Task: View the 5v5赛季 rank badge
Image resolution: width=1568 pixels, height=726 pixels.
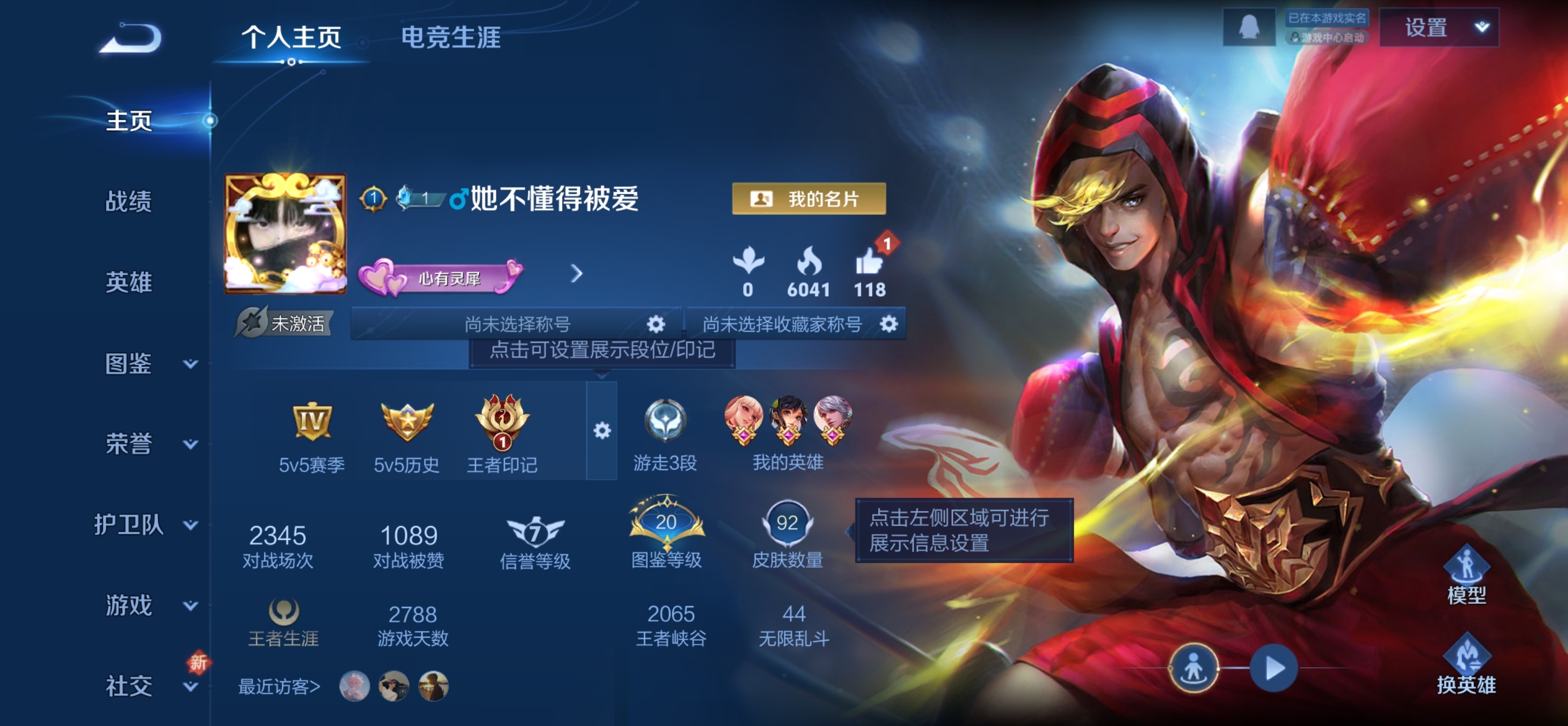Action: (x=312, y=421)
